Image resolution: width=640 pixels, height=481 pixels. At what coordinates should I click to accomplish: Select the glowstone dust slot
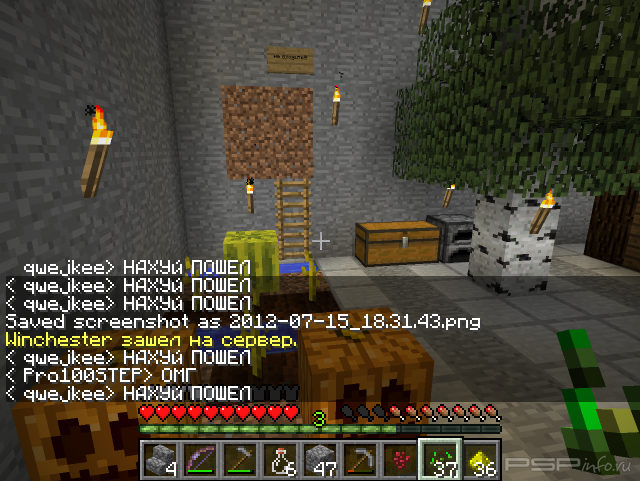pyautogui.click(x=480, y=460)
